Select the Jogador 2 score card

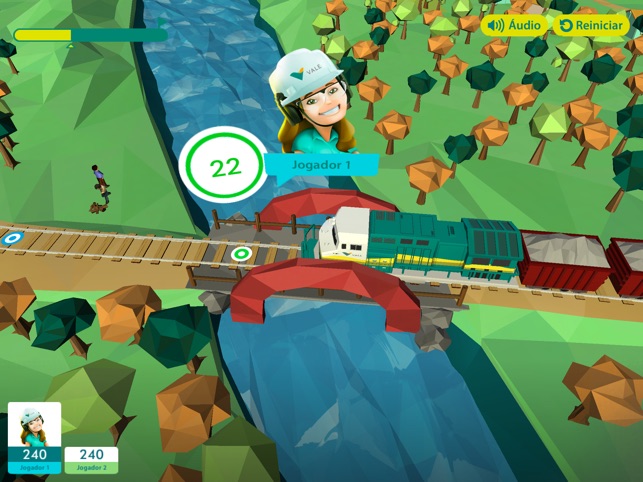pyautogui.click(x=91, y=459)
